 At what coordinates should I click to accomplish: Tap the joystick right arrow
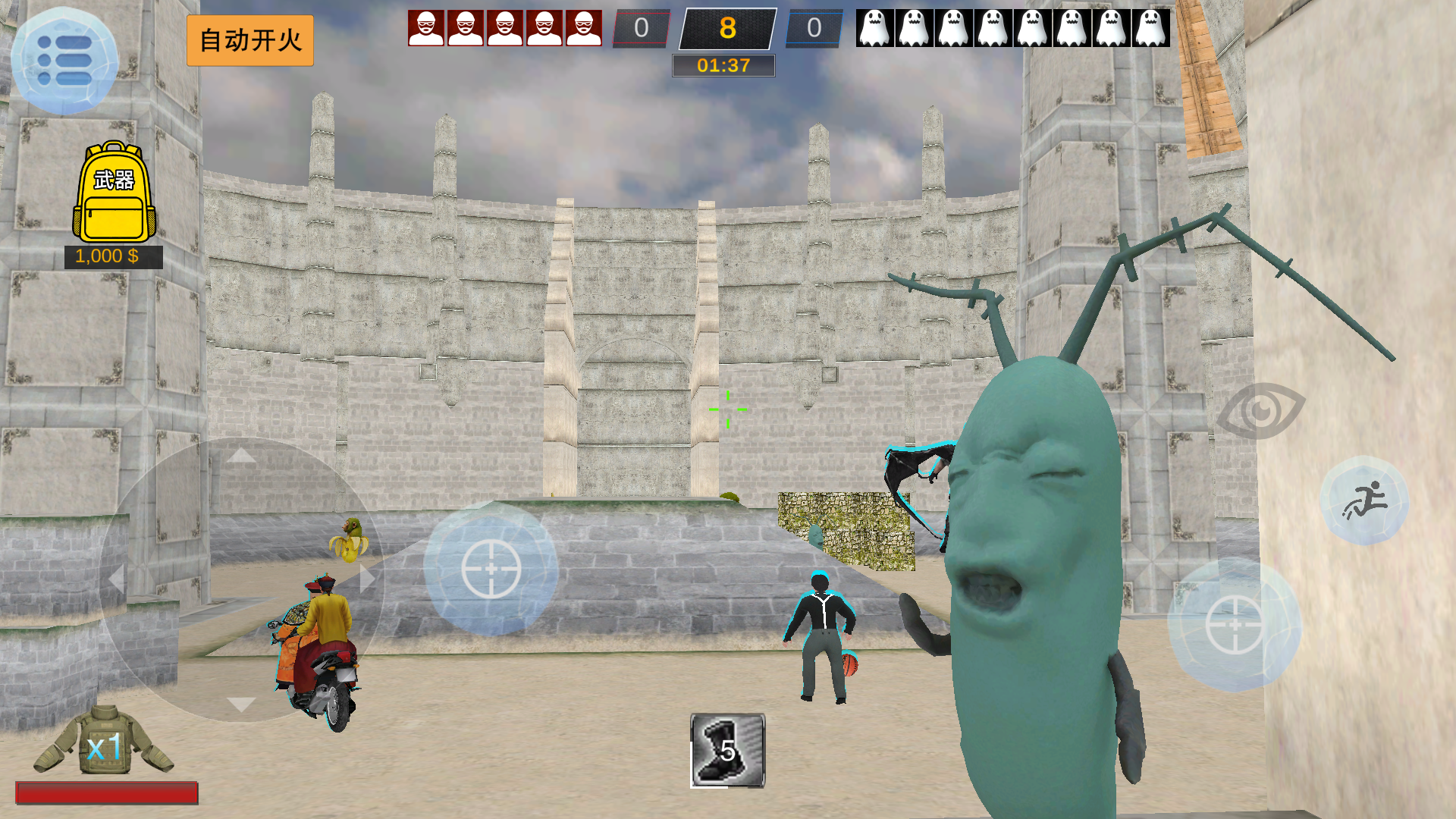[367, 579]
